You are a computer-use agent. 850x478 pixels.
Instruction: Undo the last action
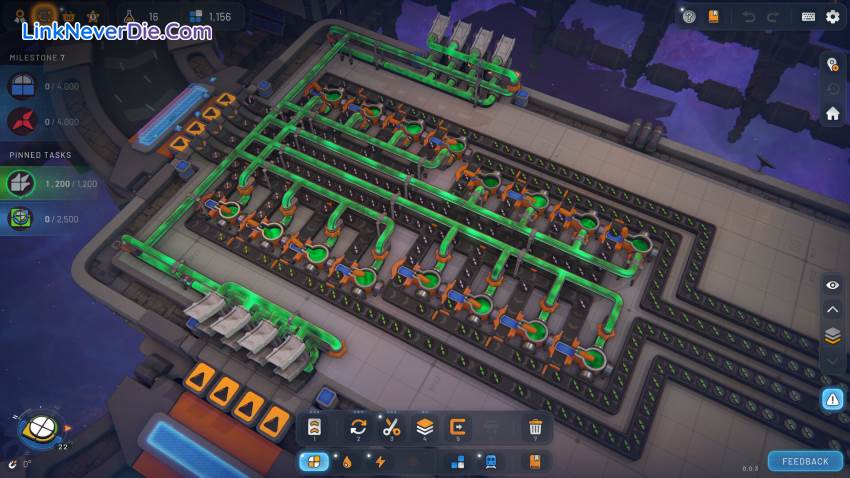(748, 16)
